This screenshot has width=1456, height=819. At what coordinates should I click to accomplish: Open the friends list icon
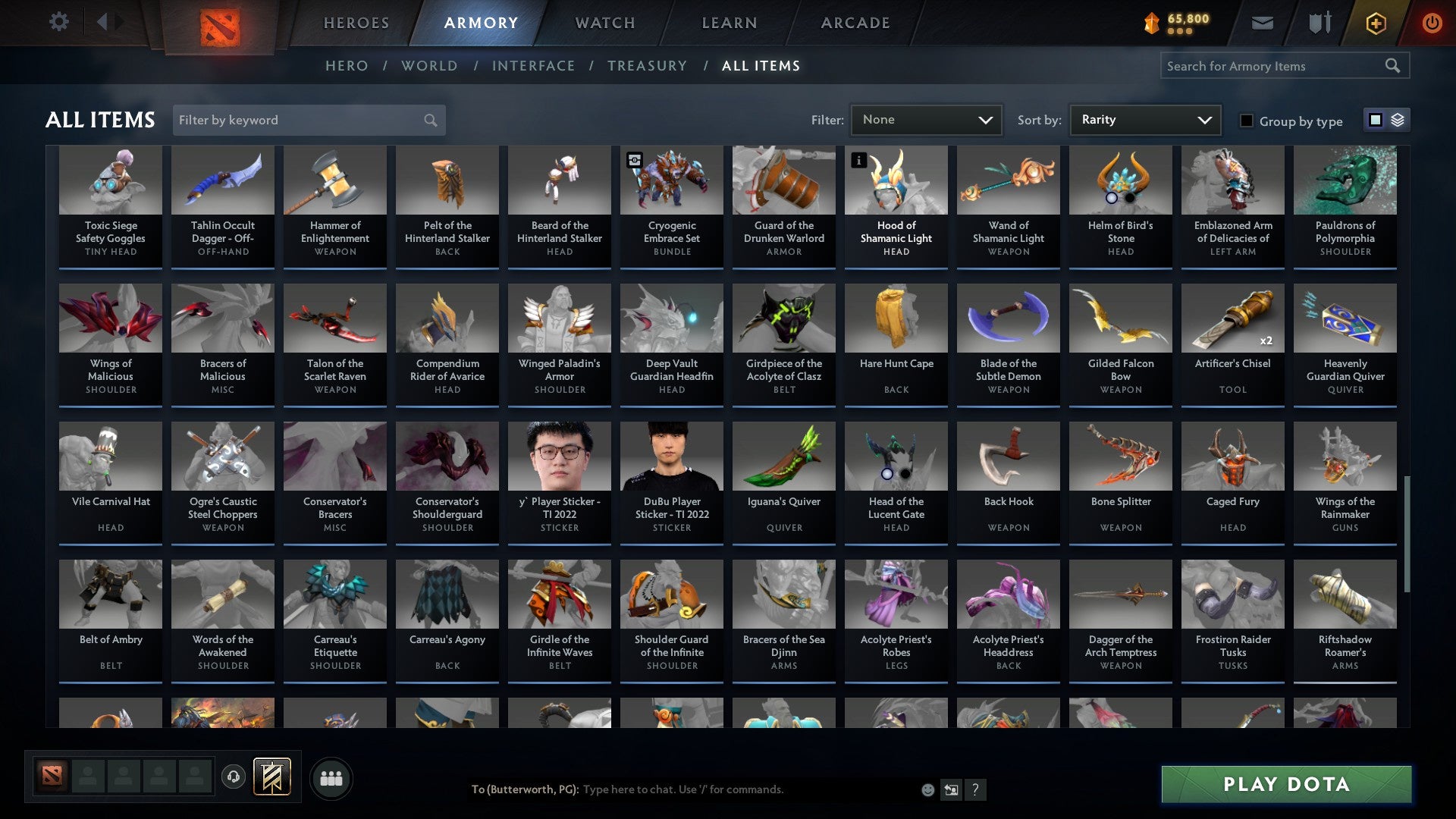331,777
